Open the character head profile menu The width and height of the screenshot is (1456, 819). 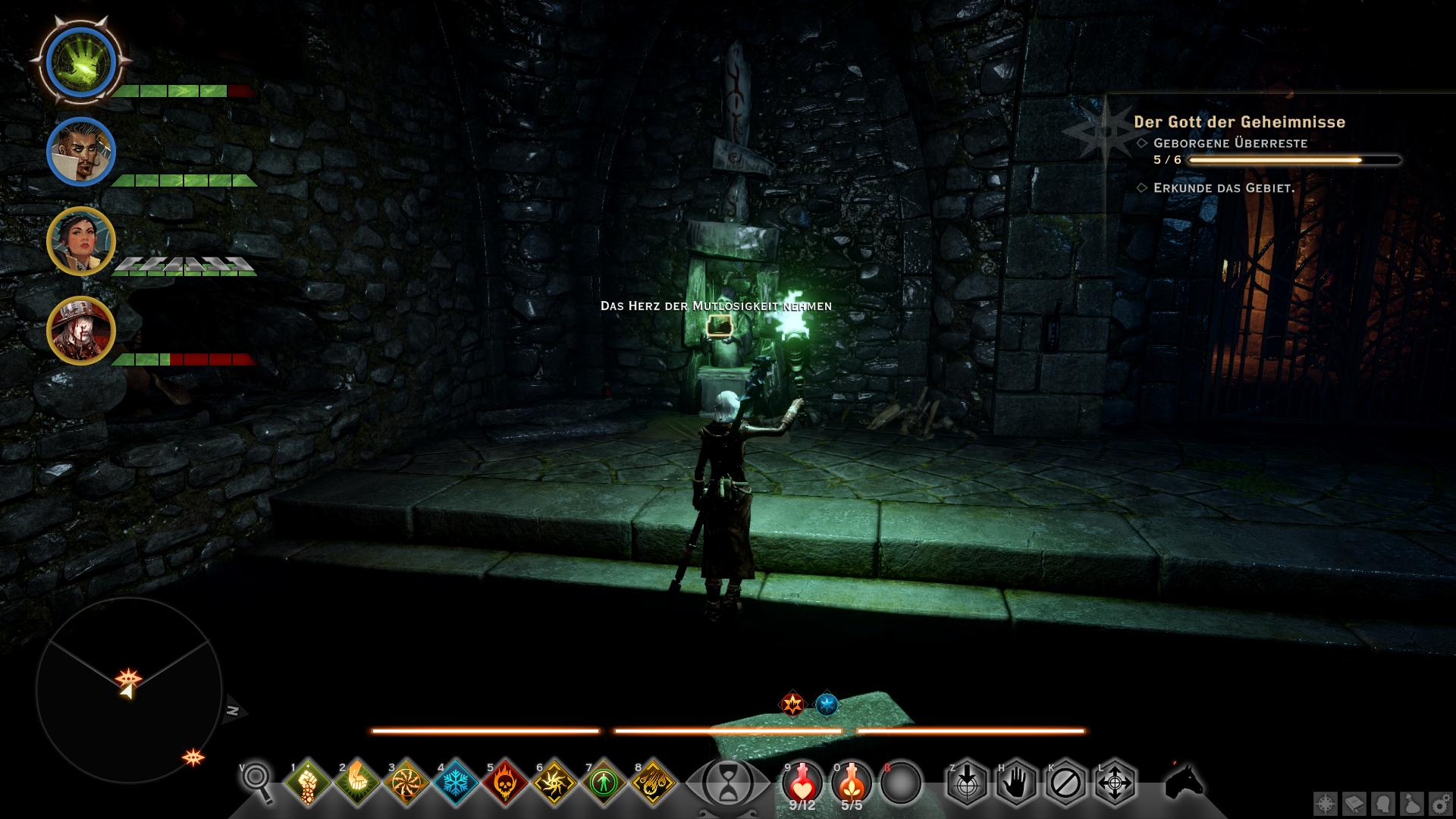click(x=1383, y=804)
